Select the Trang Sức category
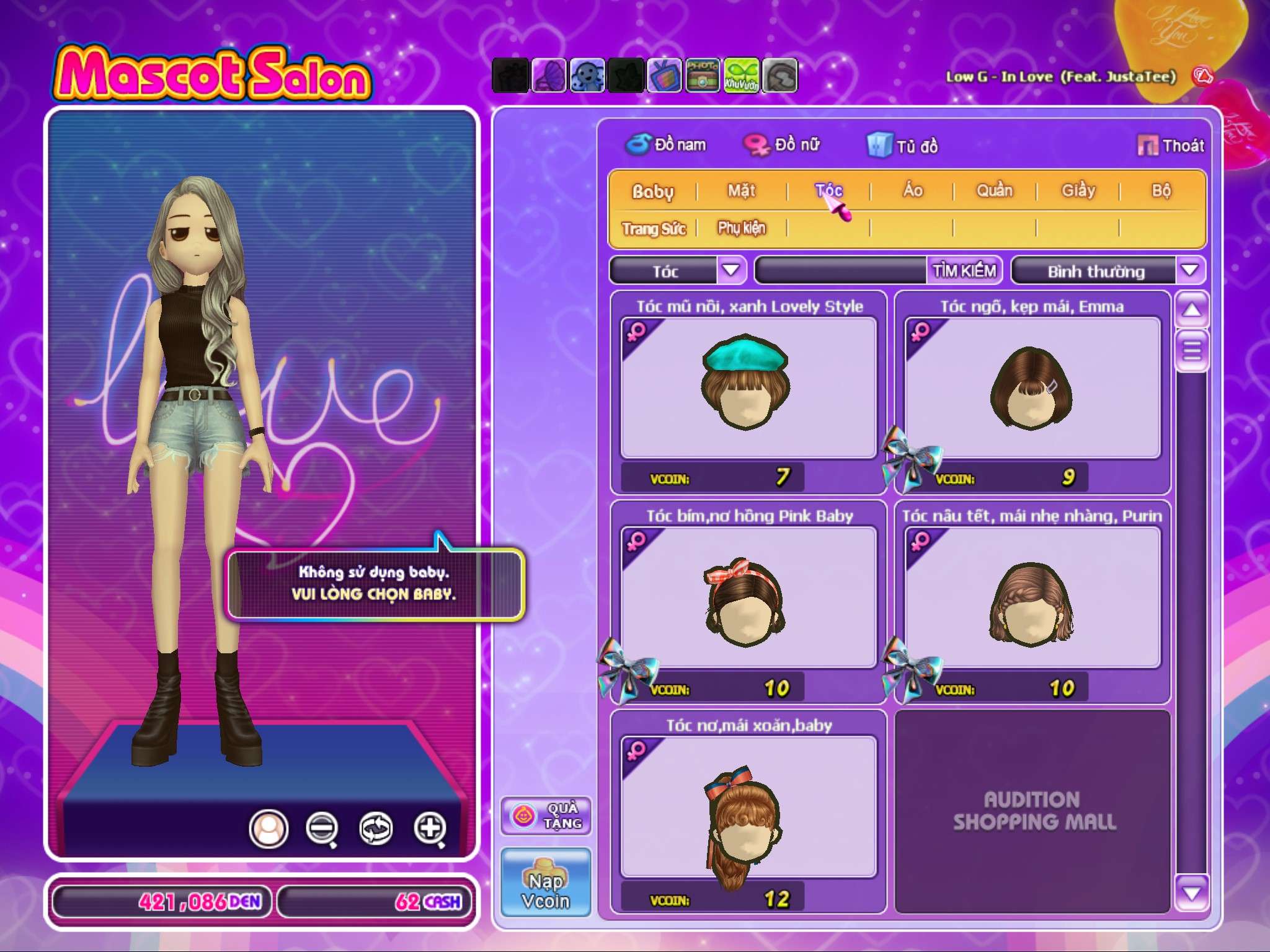Viewport: 1270px width, 952px height. pos(654,229)
